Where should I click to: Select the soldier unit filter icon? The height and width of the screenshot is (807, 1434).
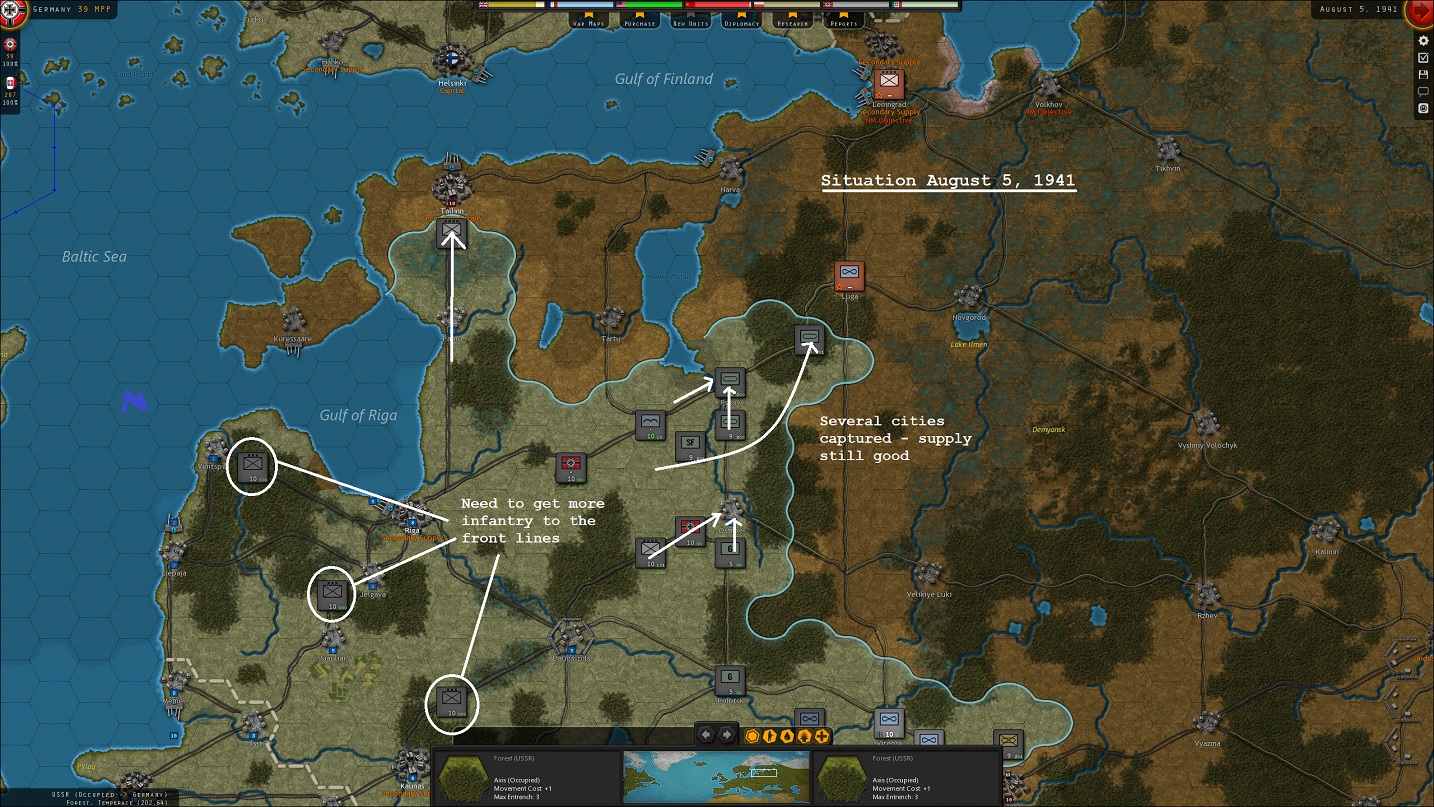click(770, 735)
